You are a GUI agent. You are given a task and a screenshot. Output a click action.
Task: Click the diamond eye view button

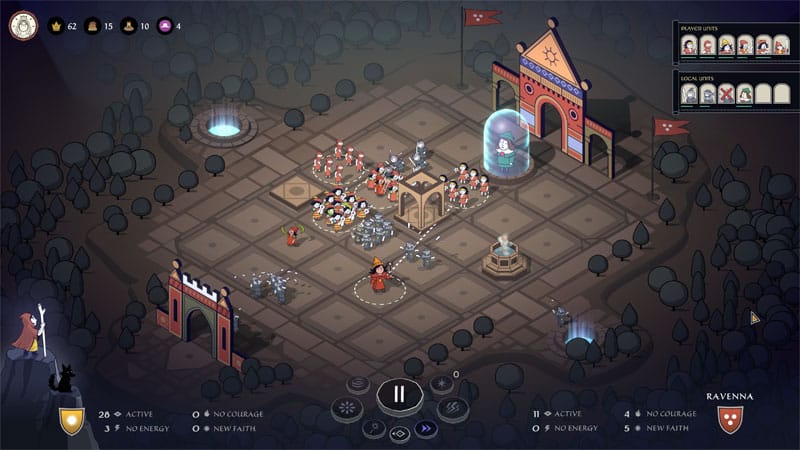coord(399,434)
